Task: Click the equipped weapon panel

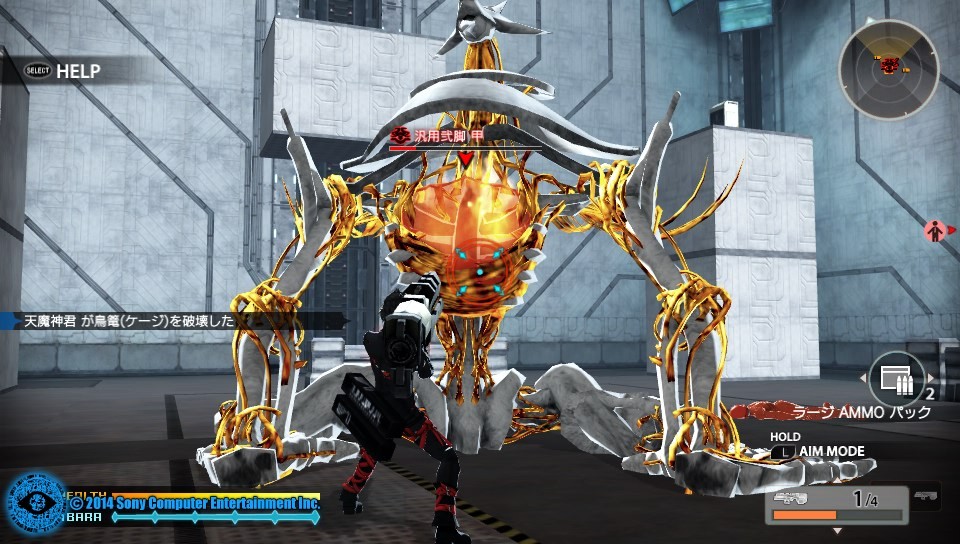Action: (836, 505)
